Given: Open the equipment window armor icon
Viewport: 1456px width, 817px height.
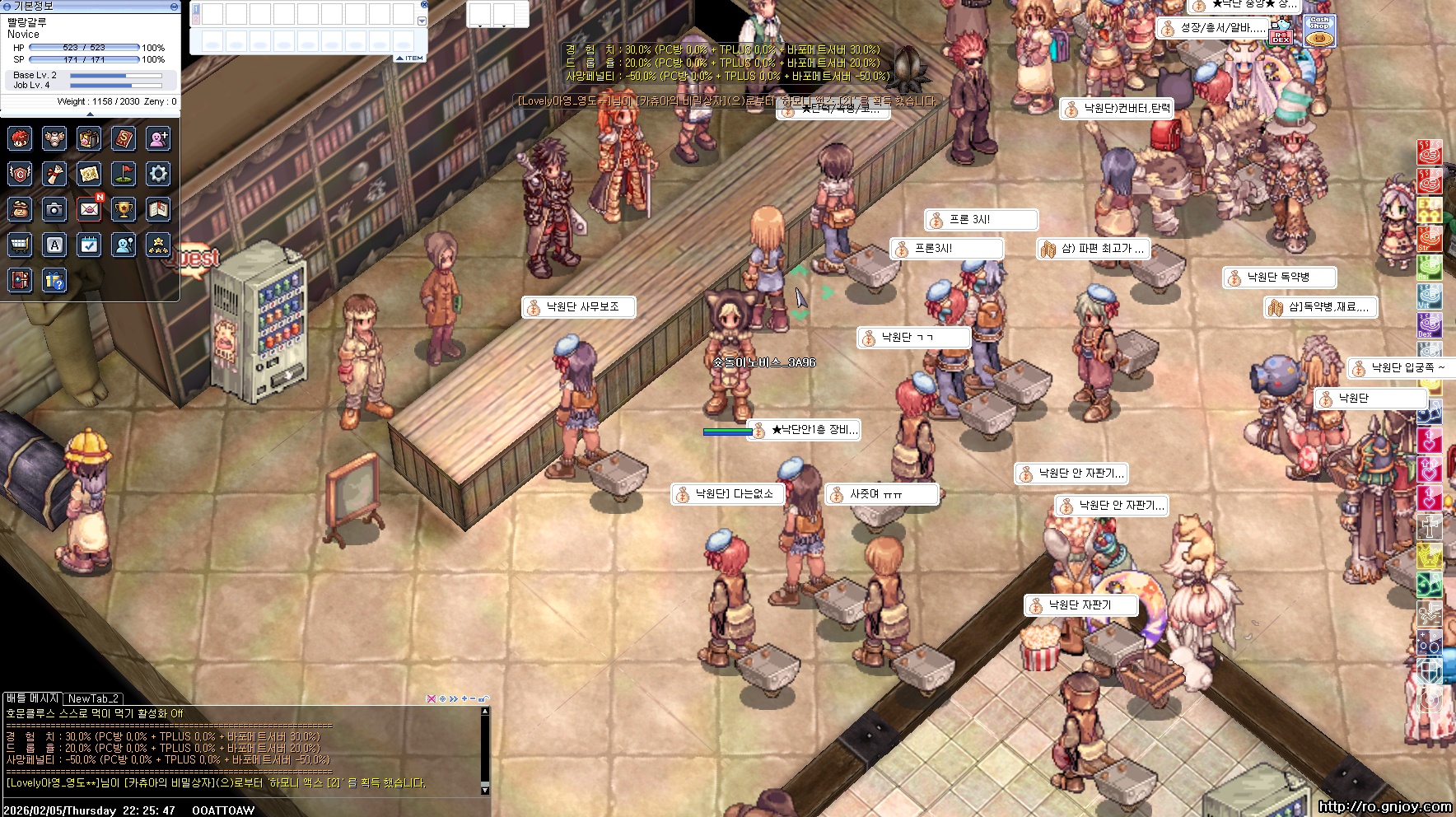Looking at the screenshot, I should (54, 138).
